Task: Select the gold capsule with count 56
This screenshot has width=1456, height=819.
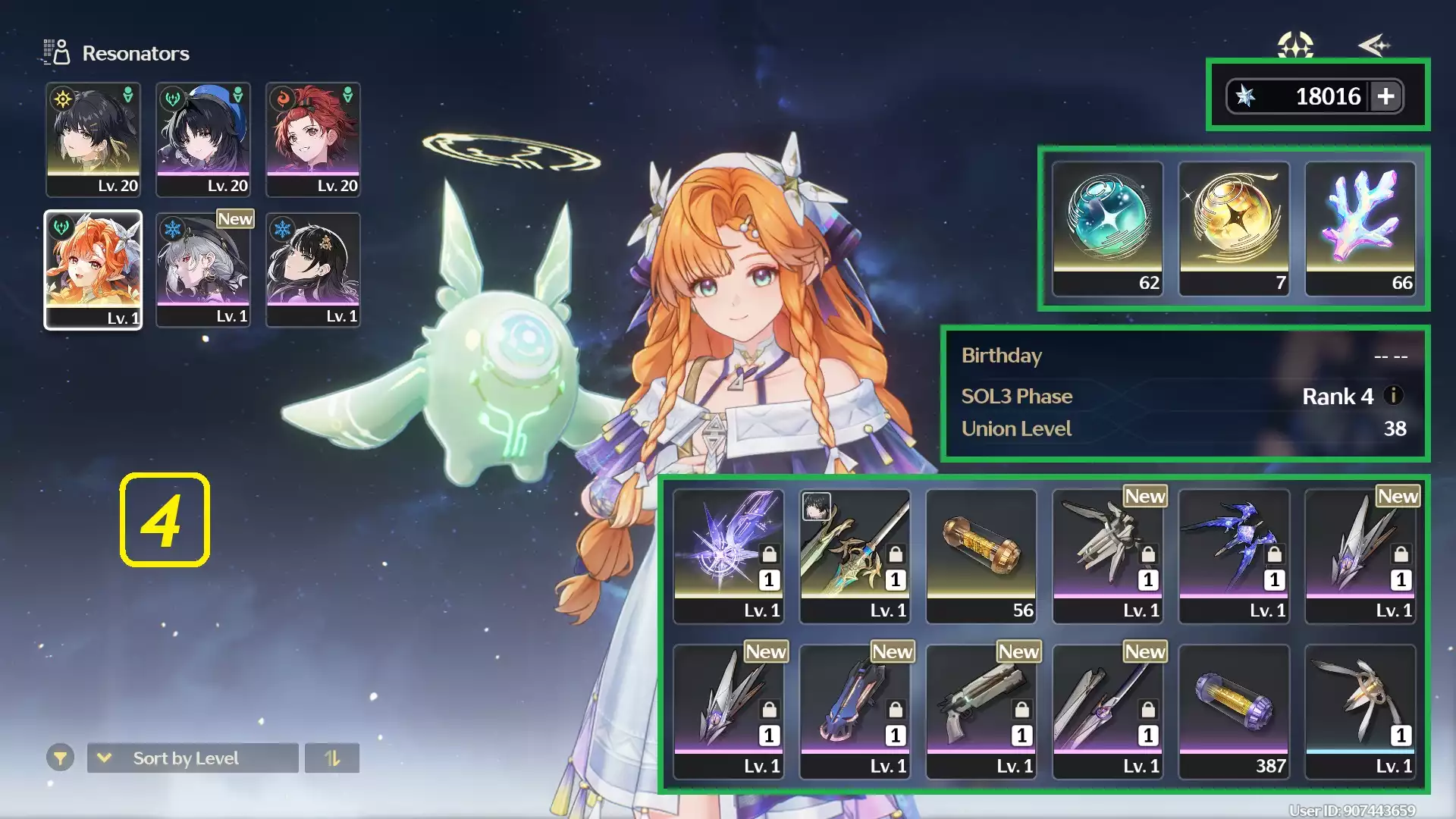Action: click(981, 555)
